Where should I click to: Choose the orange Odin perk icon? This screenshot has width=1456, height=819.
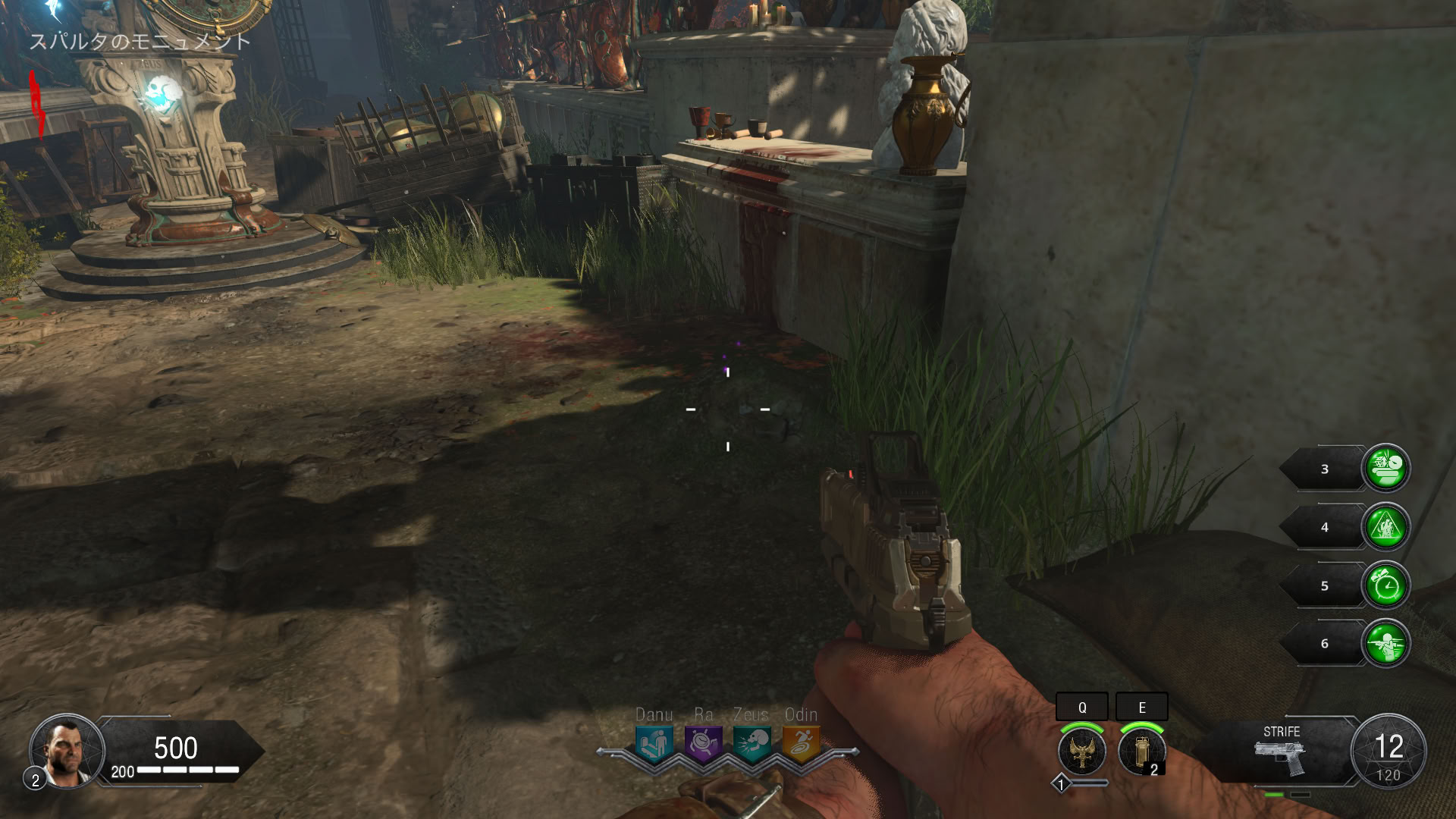click(x=801, y=742)
